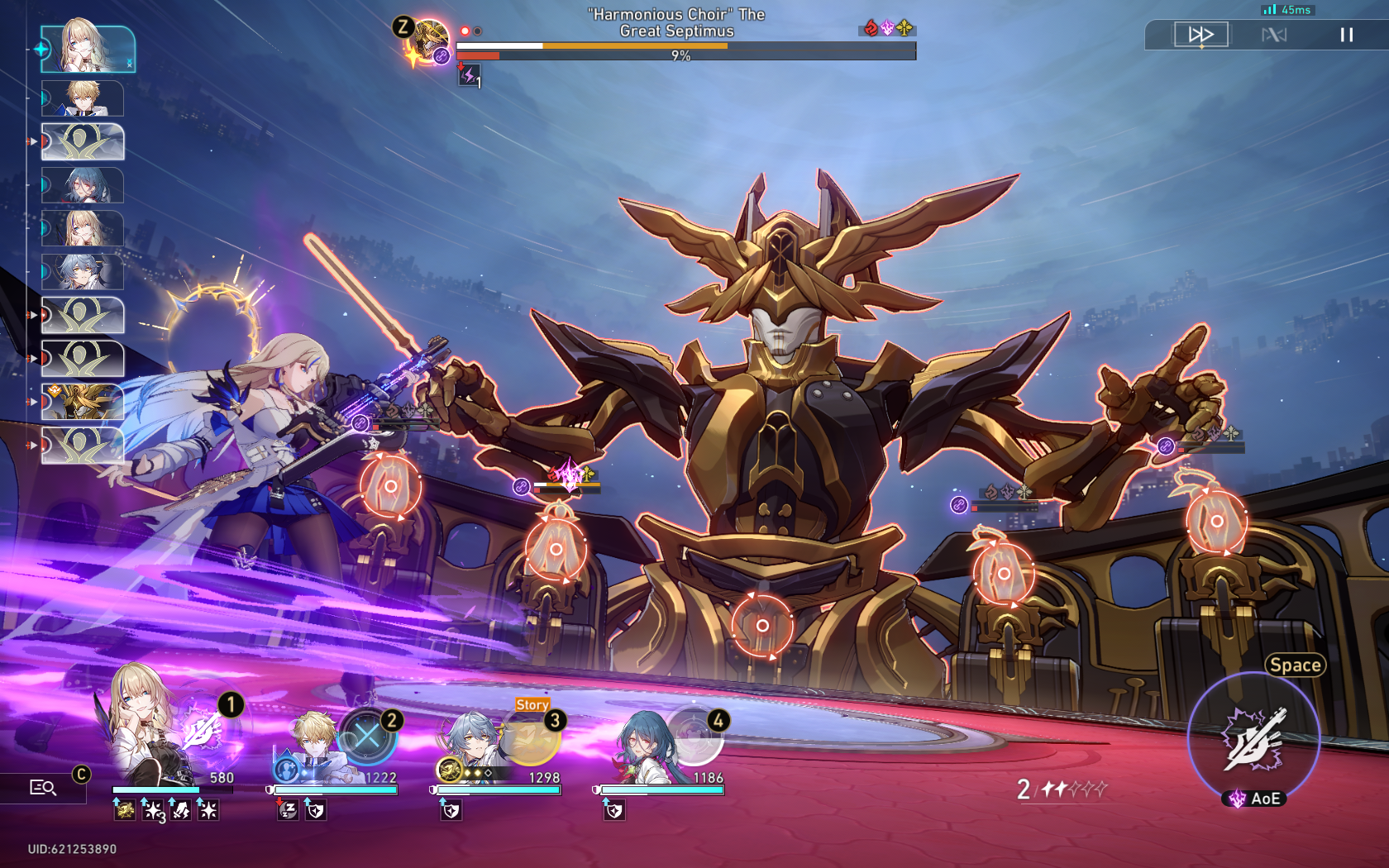Image resolution: width=1389 pixels, height=868 pixels.
Task: Target the center orange lock-on reticle
Action: [x=762, y=626]
